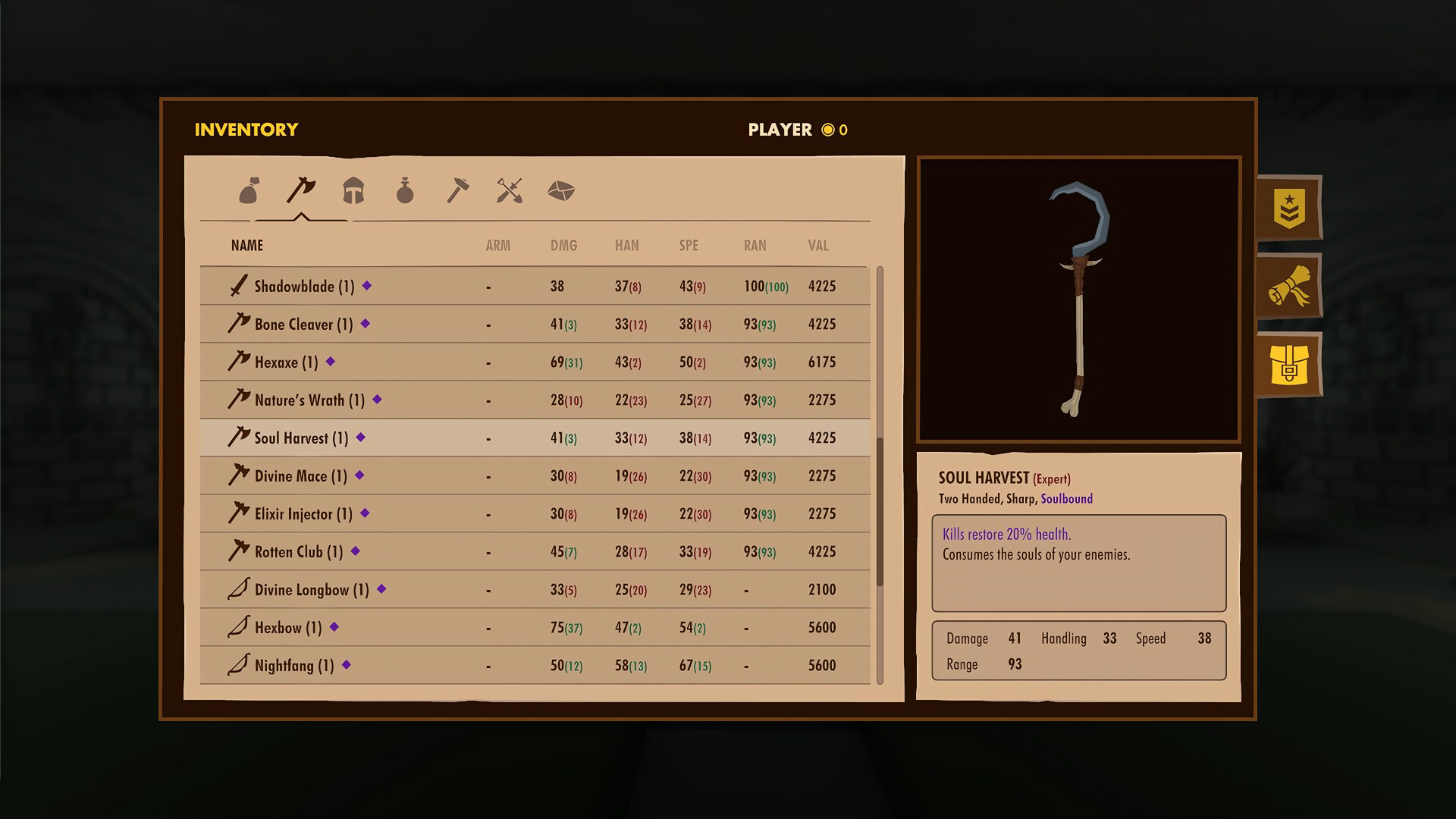Screen dimensions: 1456x819
Task: Open the crossed sword and shovel tools tab
Action: (x=510, y=191)
